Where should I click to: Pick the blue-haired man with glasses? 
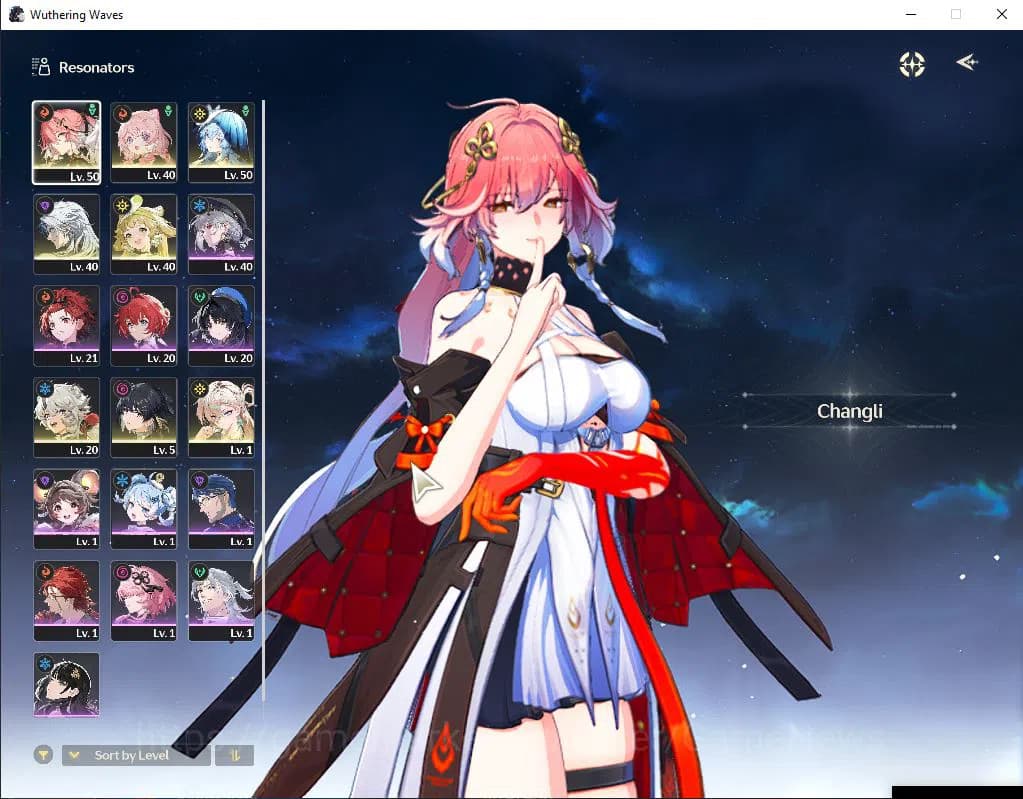(x=221, y=508)
